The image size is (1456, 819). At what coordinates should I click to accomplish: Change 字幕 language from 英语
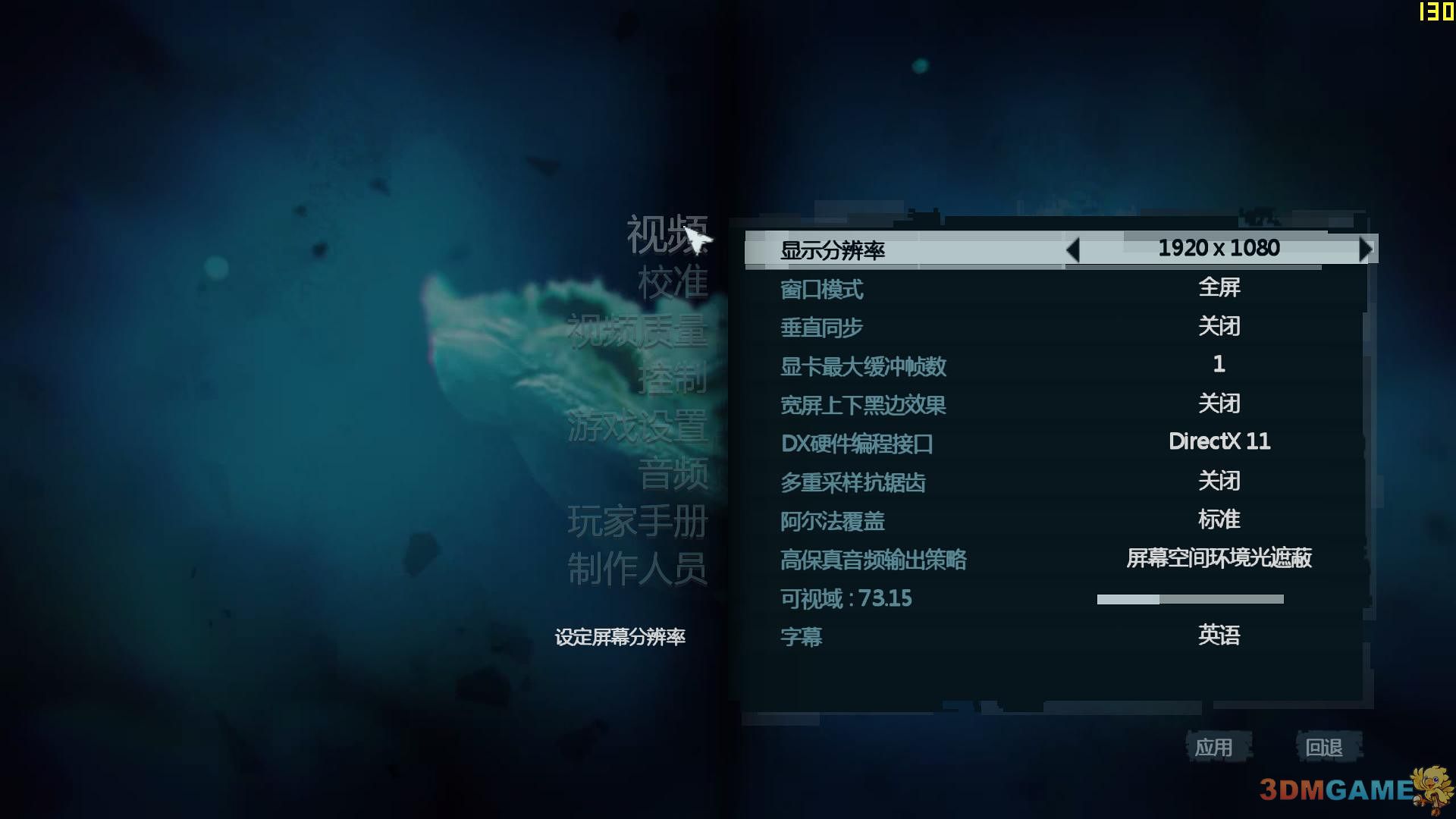coord(1220,637)
